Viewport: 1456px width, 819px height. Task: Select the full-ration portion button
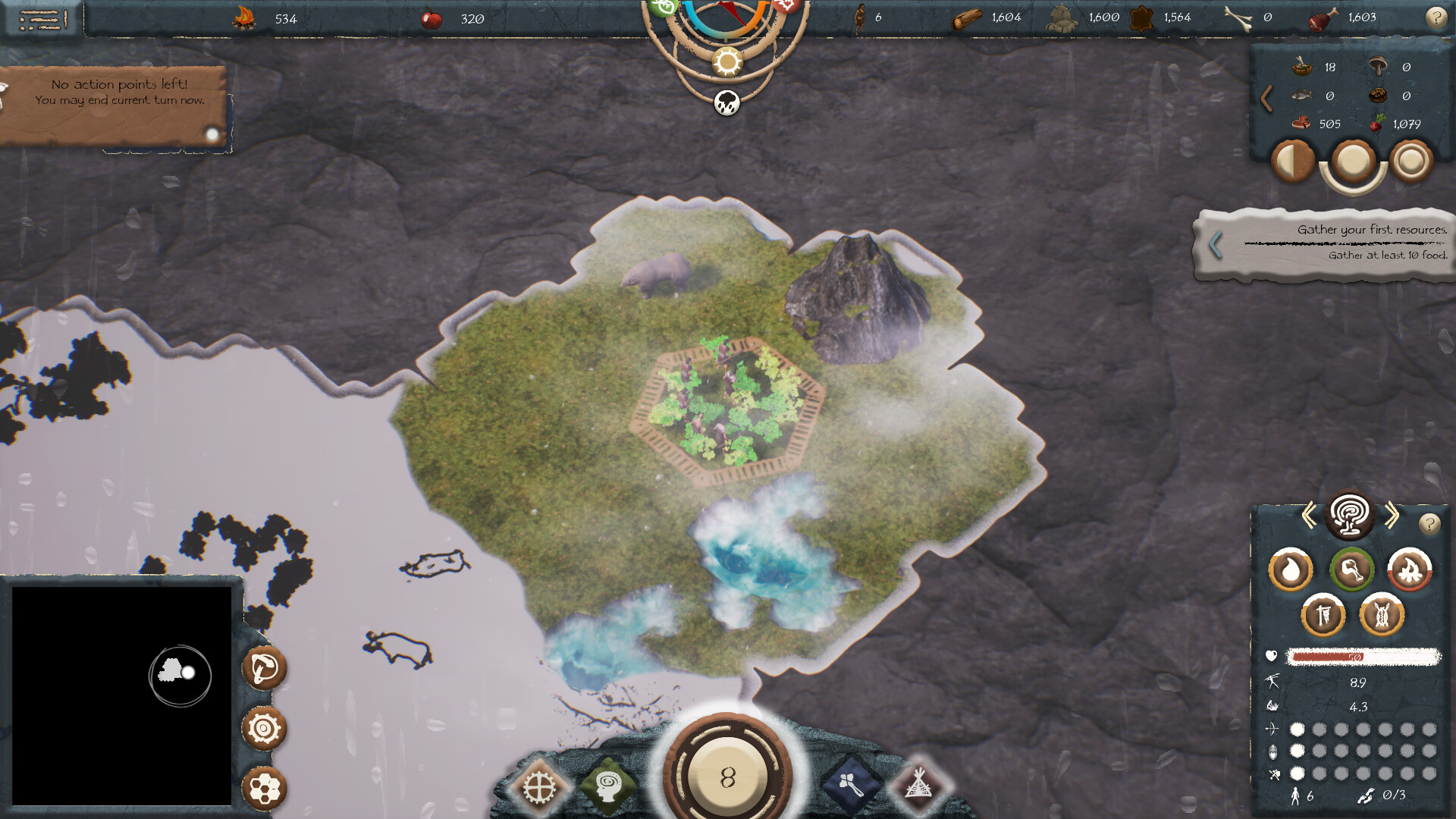tap(1354, 161)
